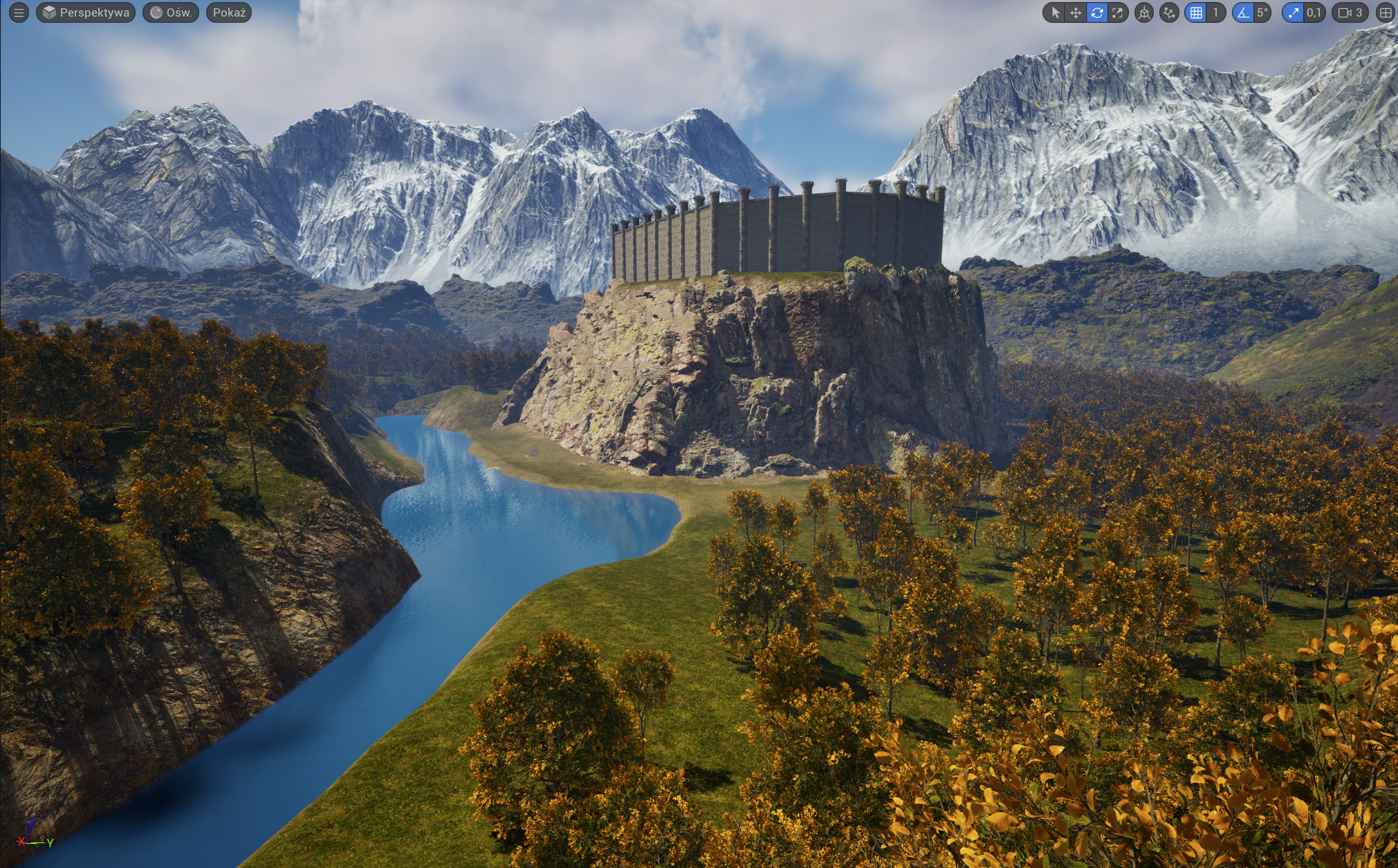Open the 0,1 scale snap value menu
This screenshot has width=1398, height=868.
tap(1314, 12)
